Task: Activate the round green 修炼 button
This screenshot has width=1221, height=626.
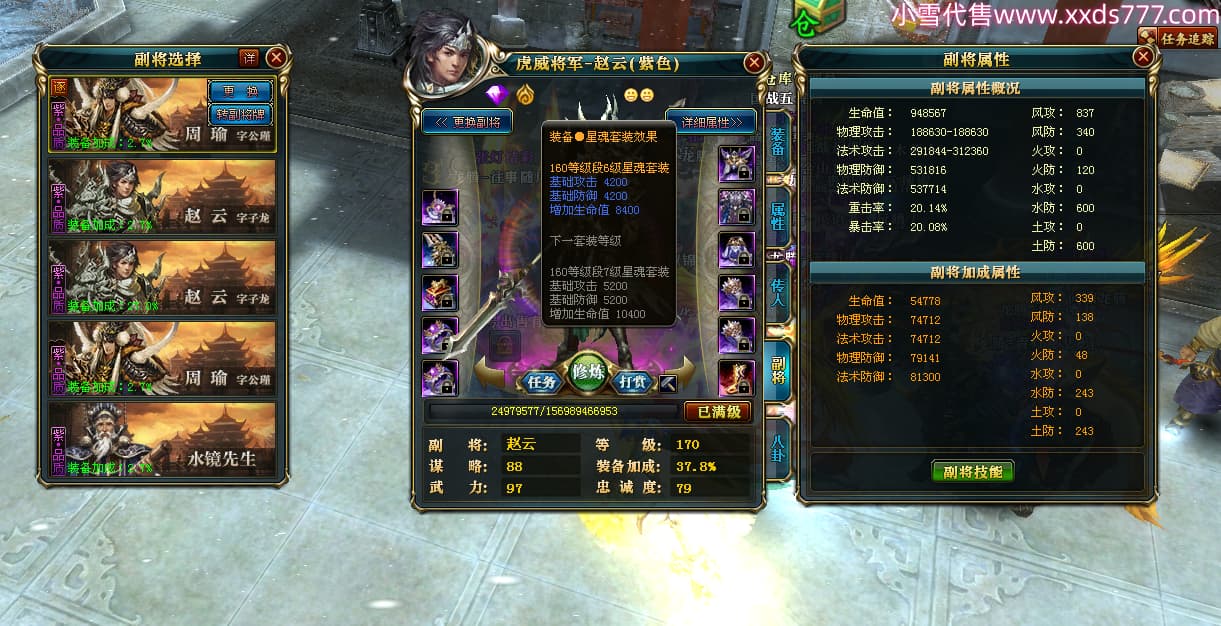Action: [x=590, y=373]
